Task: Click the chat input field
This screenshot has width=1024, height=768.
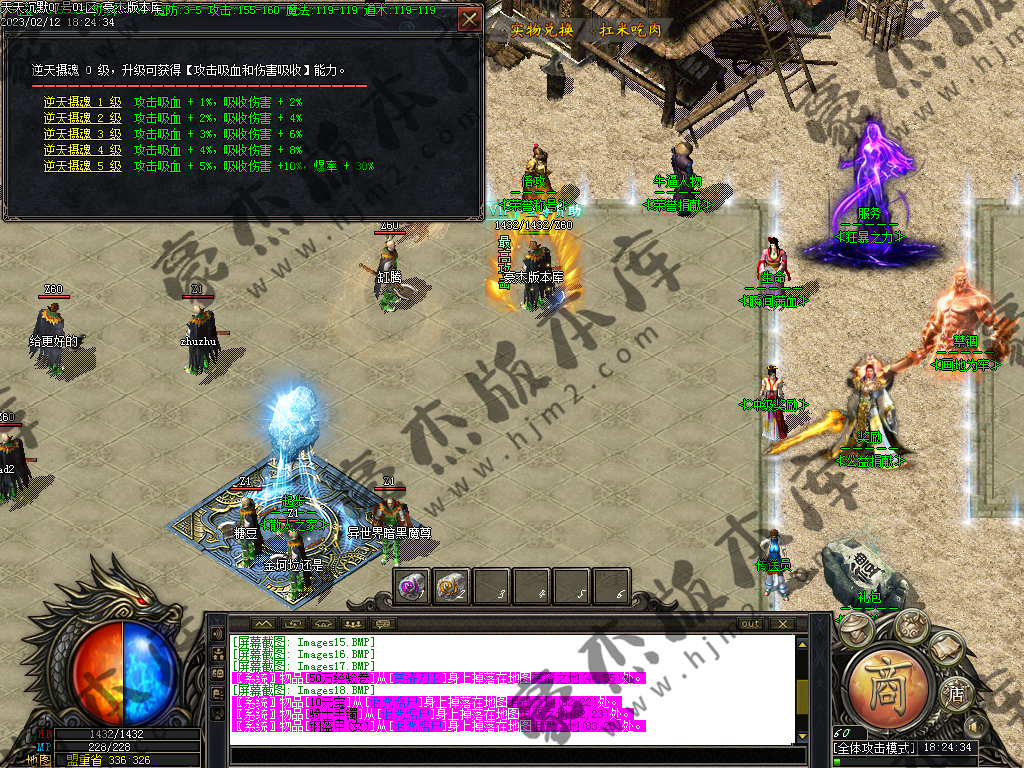Action: [x=510, y=756]
